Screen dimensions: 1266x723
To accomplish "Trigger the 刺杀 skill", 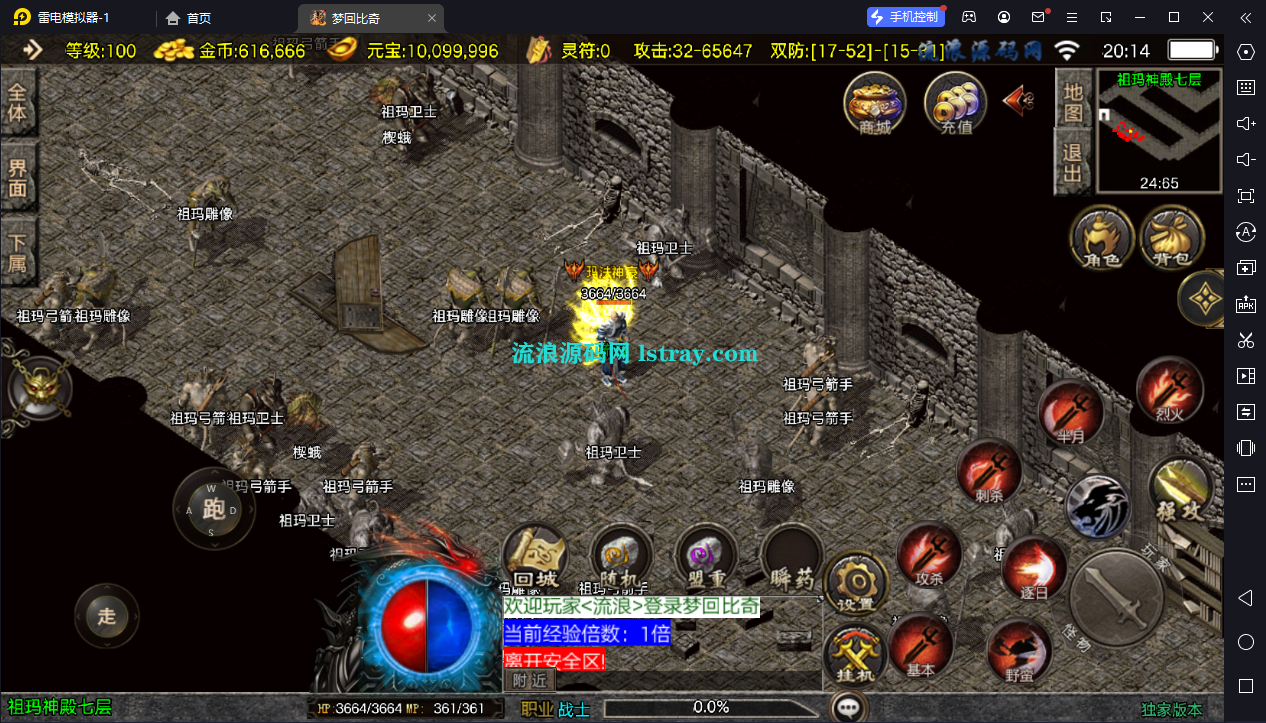I will click(989, 470).
